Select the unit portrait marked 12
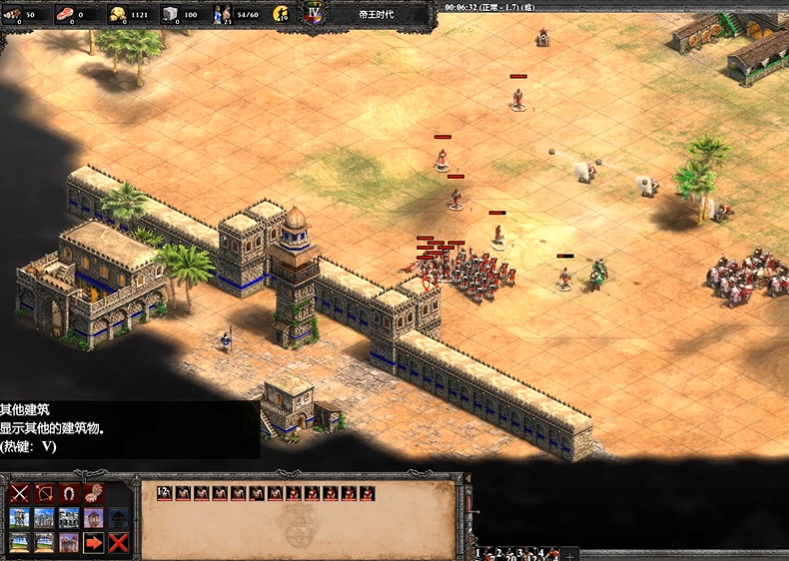 pos(164,493)
